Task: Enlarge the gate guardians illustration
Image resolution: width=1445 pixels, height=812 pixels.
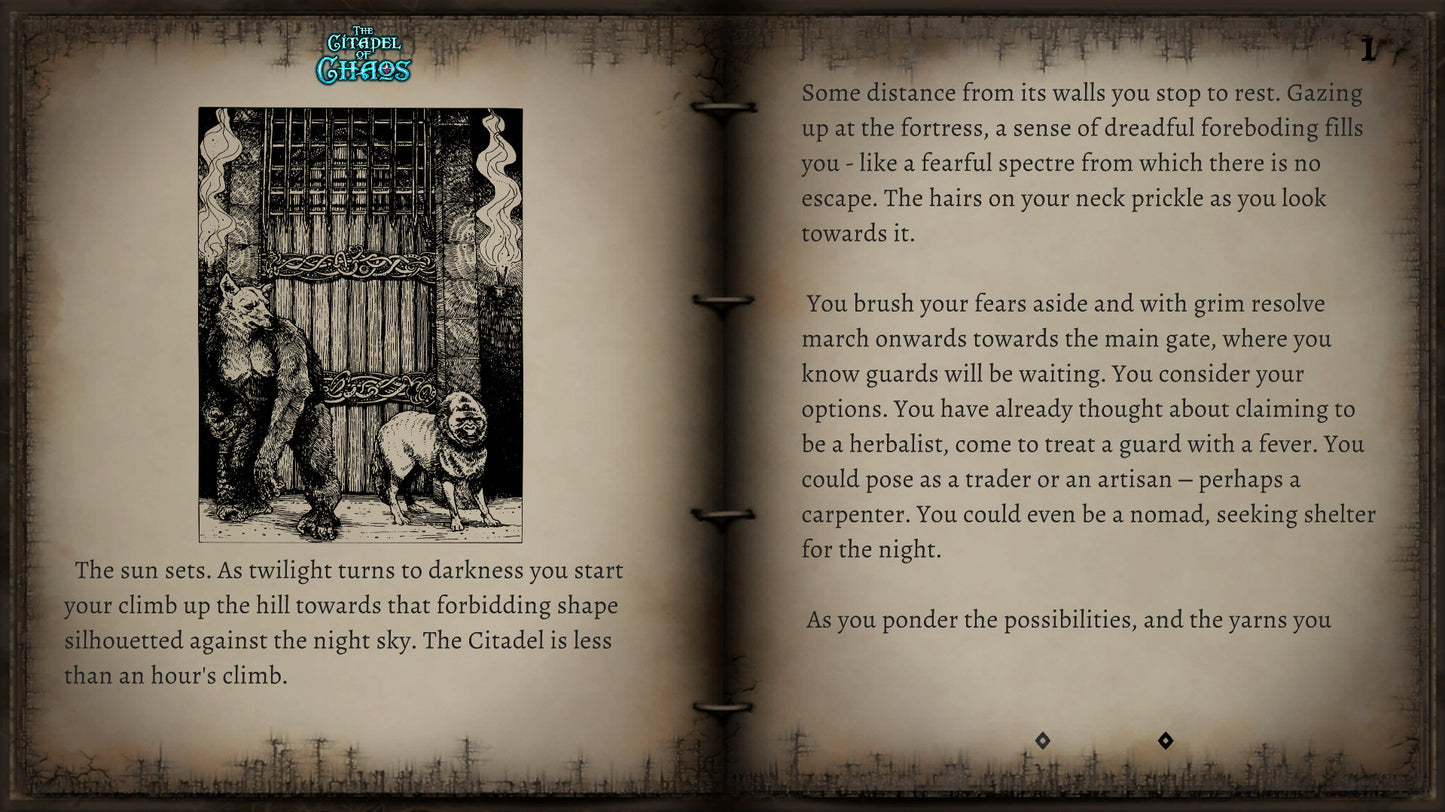Action: click(360, 325)
